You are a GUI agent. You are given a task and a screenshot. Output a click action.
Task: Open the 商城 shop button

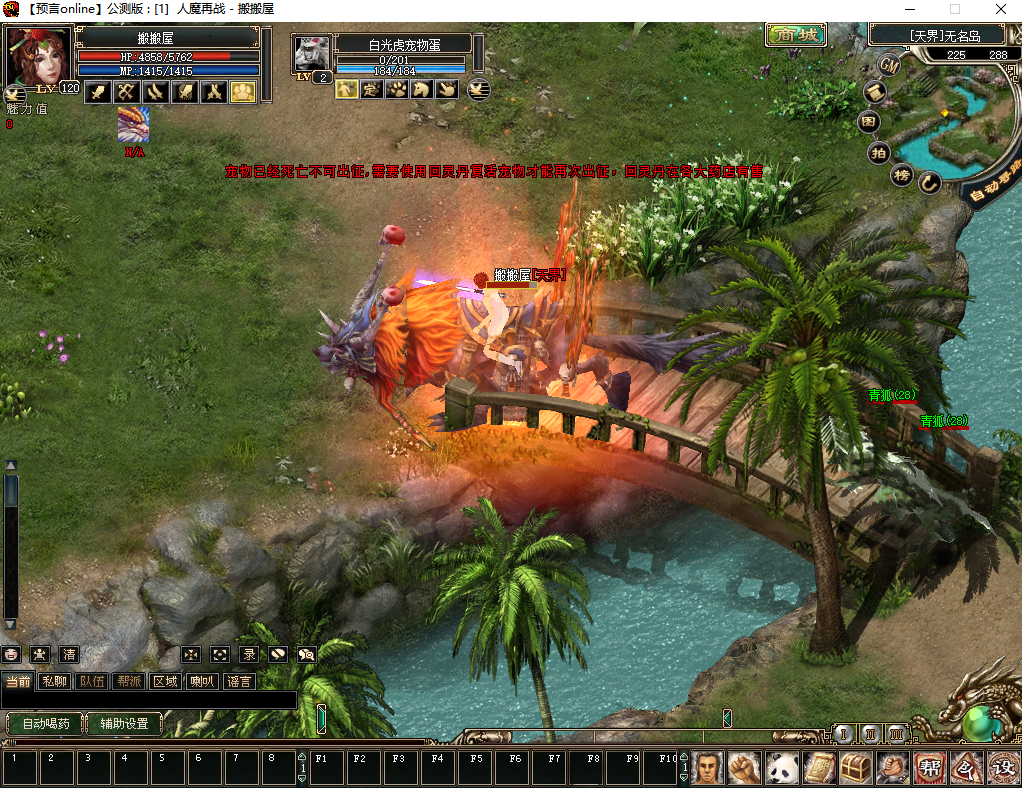click(796, 36)
